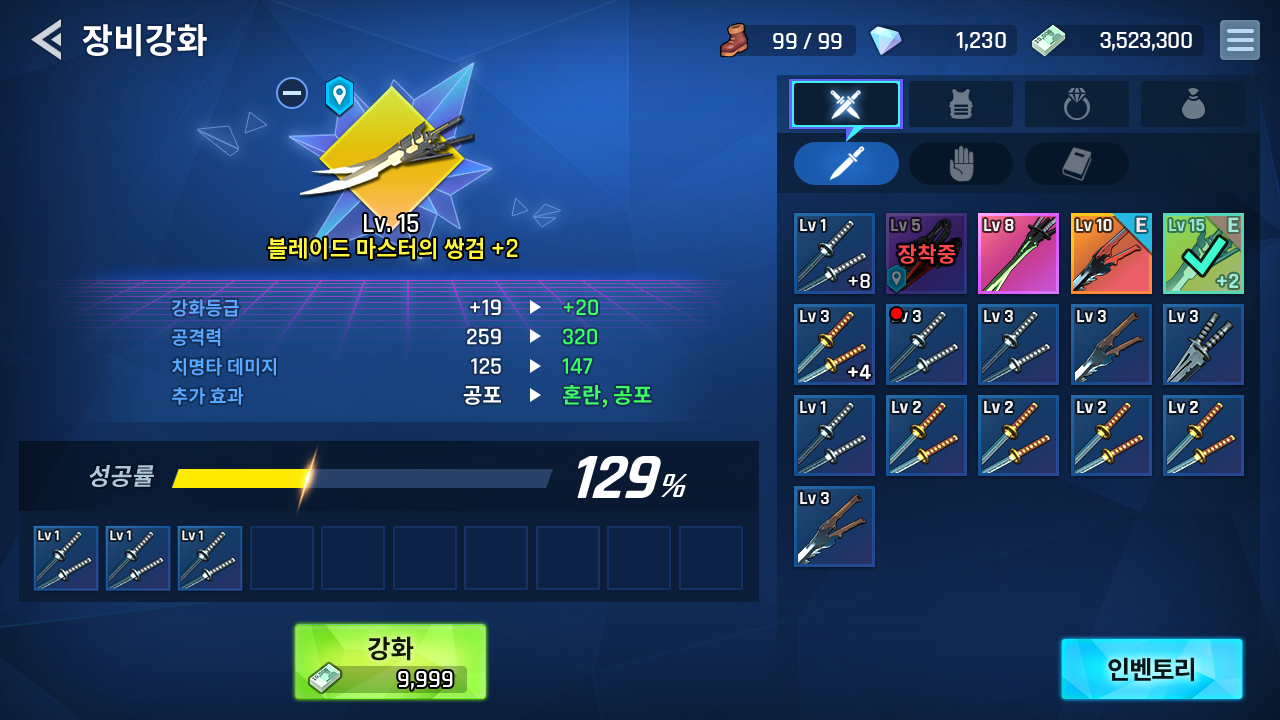The height and width of the screenshot is (720, 1280).
Task: Select the Lv 8 pink green sword
Action: 1018,253
